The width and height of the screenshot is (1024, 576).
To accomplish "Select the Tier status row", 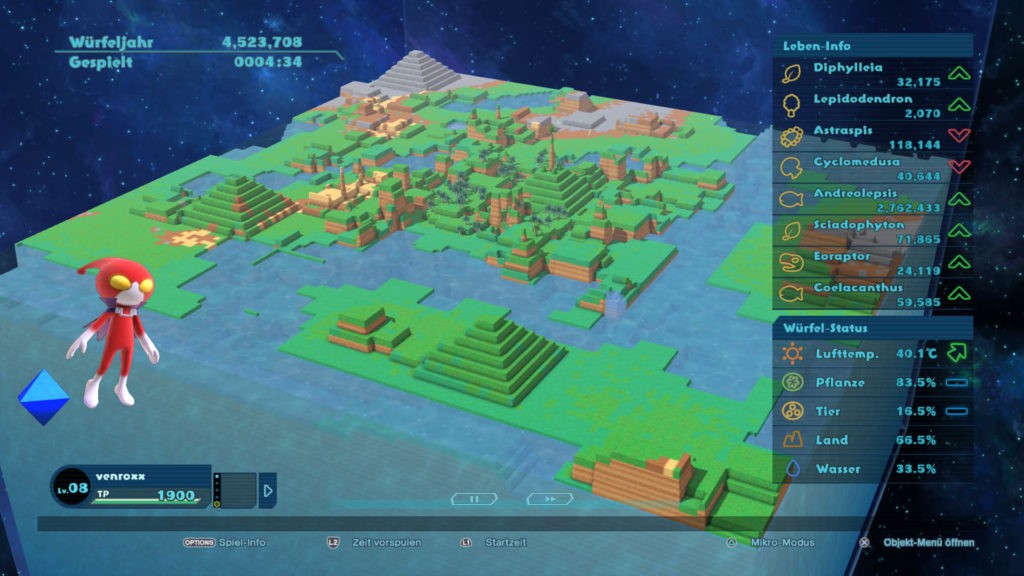I will (x=872, y=411).
